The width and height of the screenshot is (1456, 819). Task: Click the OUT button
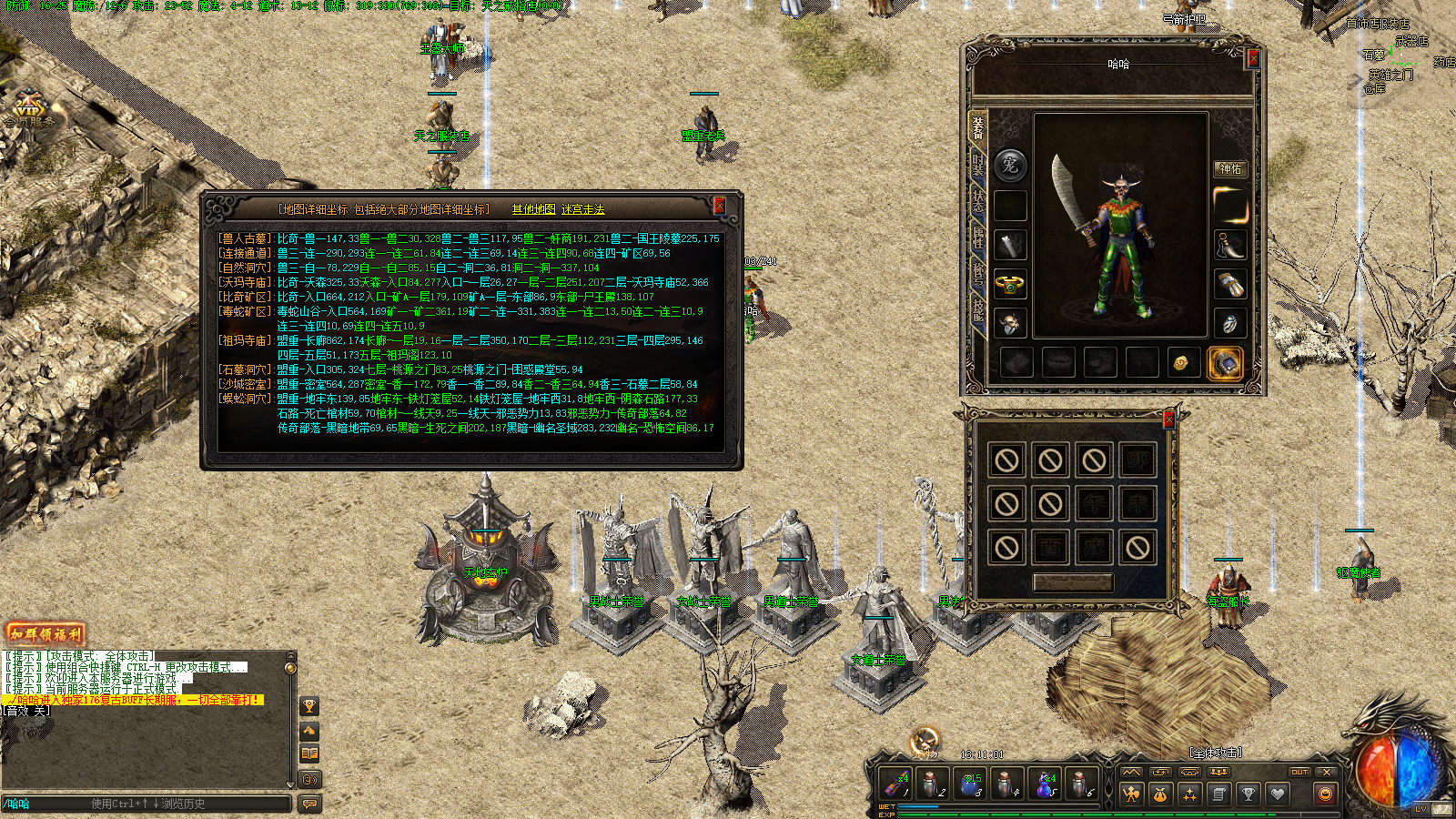1299,772
